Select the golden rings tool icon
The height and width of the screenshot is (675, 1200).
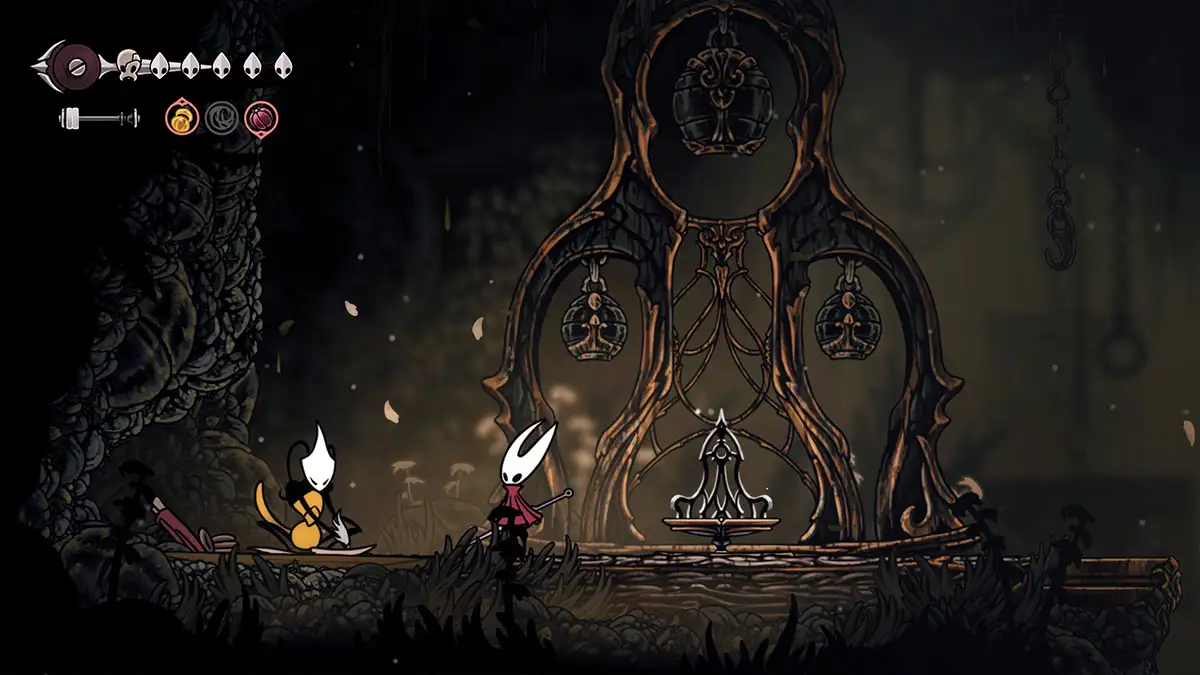click(182, 119)
